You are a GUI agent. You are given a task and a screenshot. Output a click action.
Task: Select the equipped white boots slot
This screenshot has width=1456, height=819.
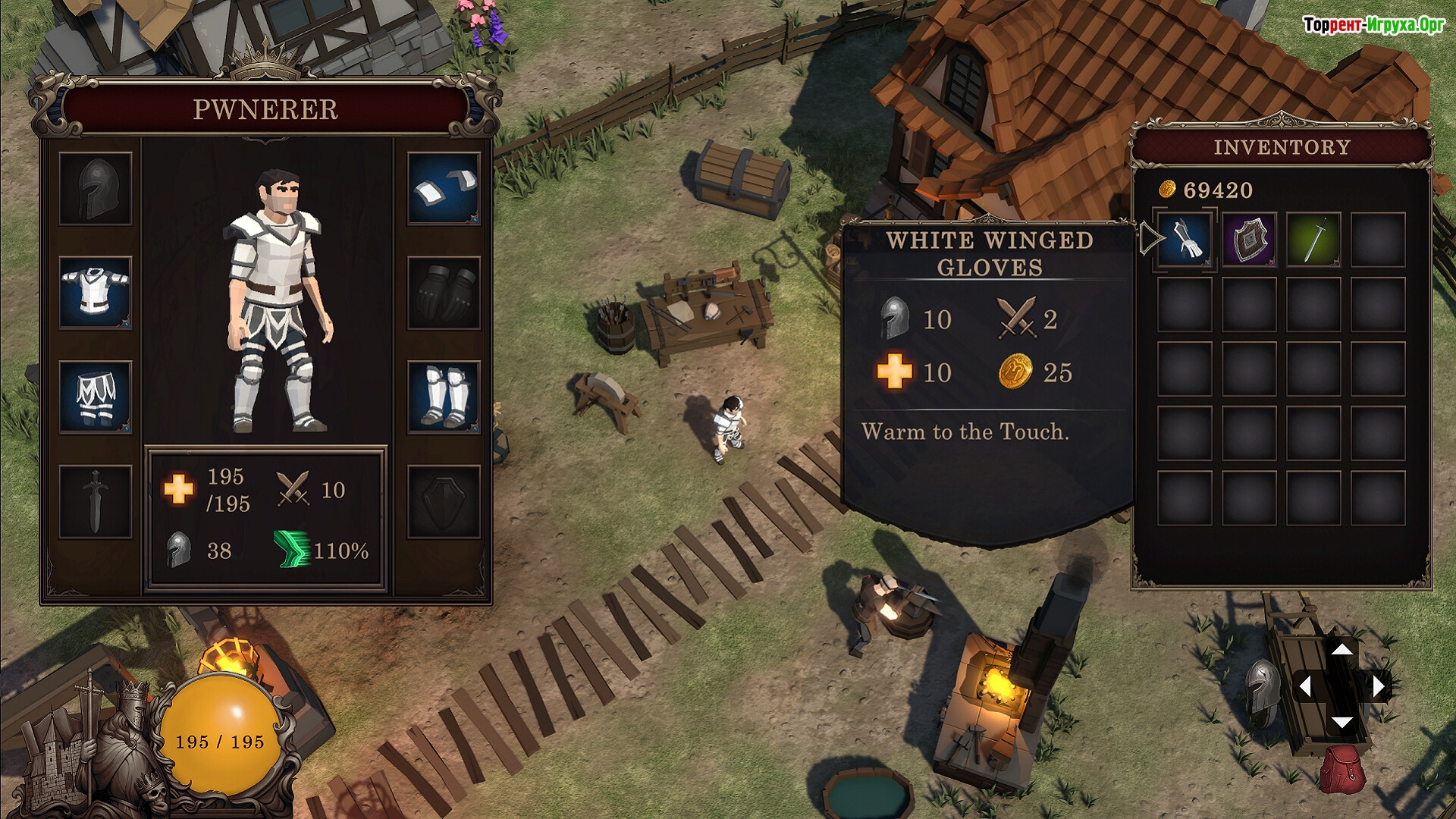coord(444,397)
